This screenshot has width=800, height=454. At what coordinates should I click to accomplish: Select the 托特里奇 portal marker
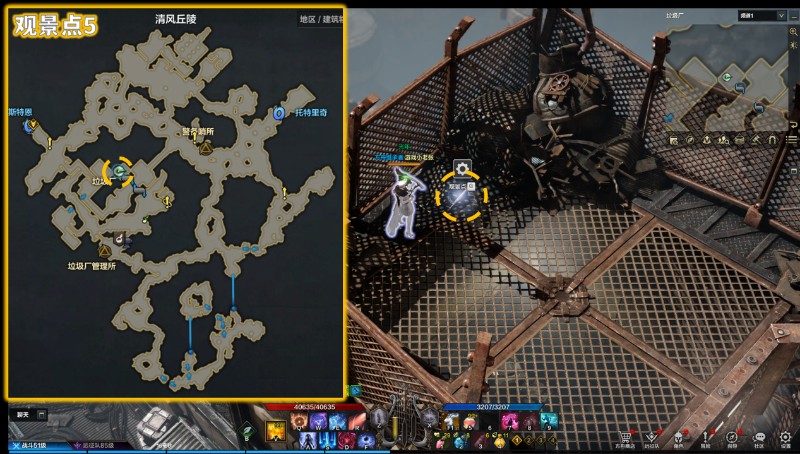278,114
